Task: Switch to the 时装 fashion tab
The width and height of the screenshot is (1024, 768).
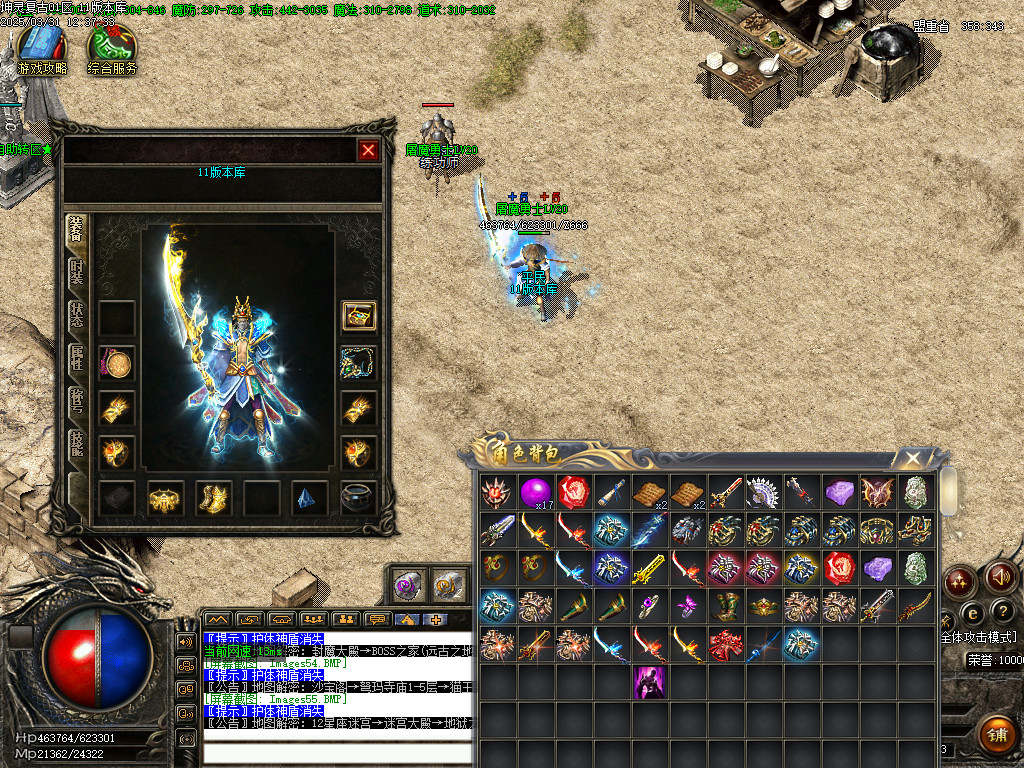Action: [x=78, y=272]
